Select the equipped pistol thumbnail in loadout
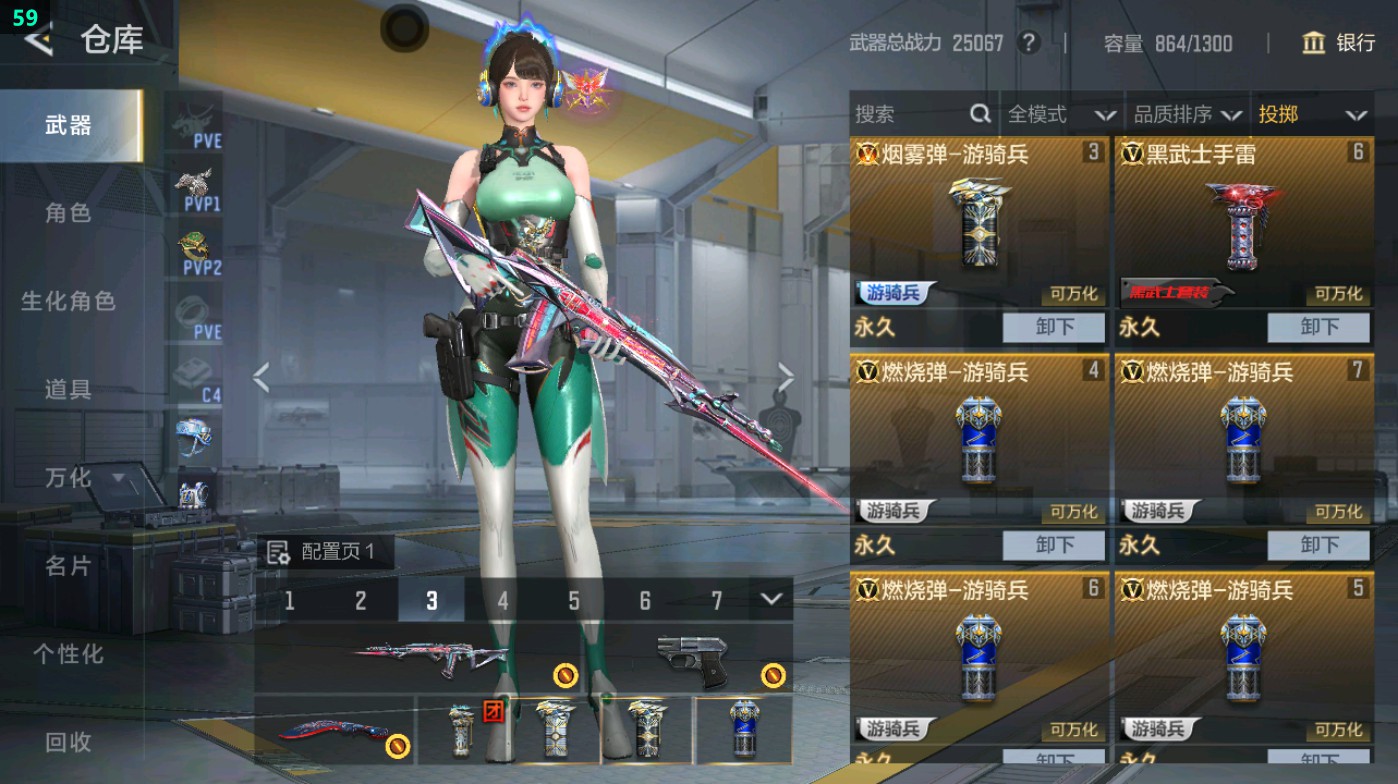1398x784 pixels. tap(690, 660)
